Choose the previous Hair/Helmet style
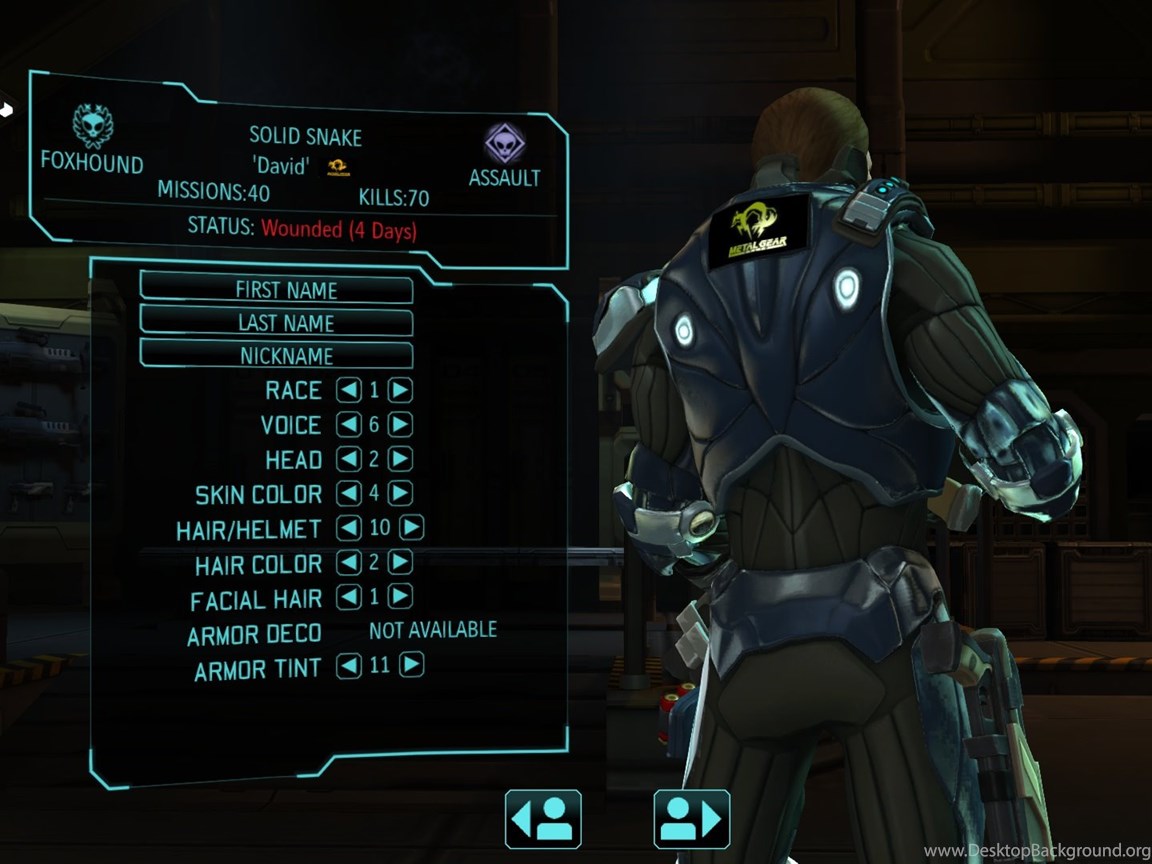The width and height of the screenshot is (1152, 864). (349, 528)
